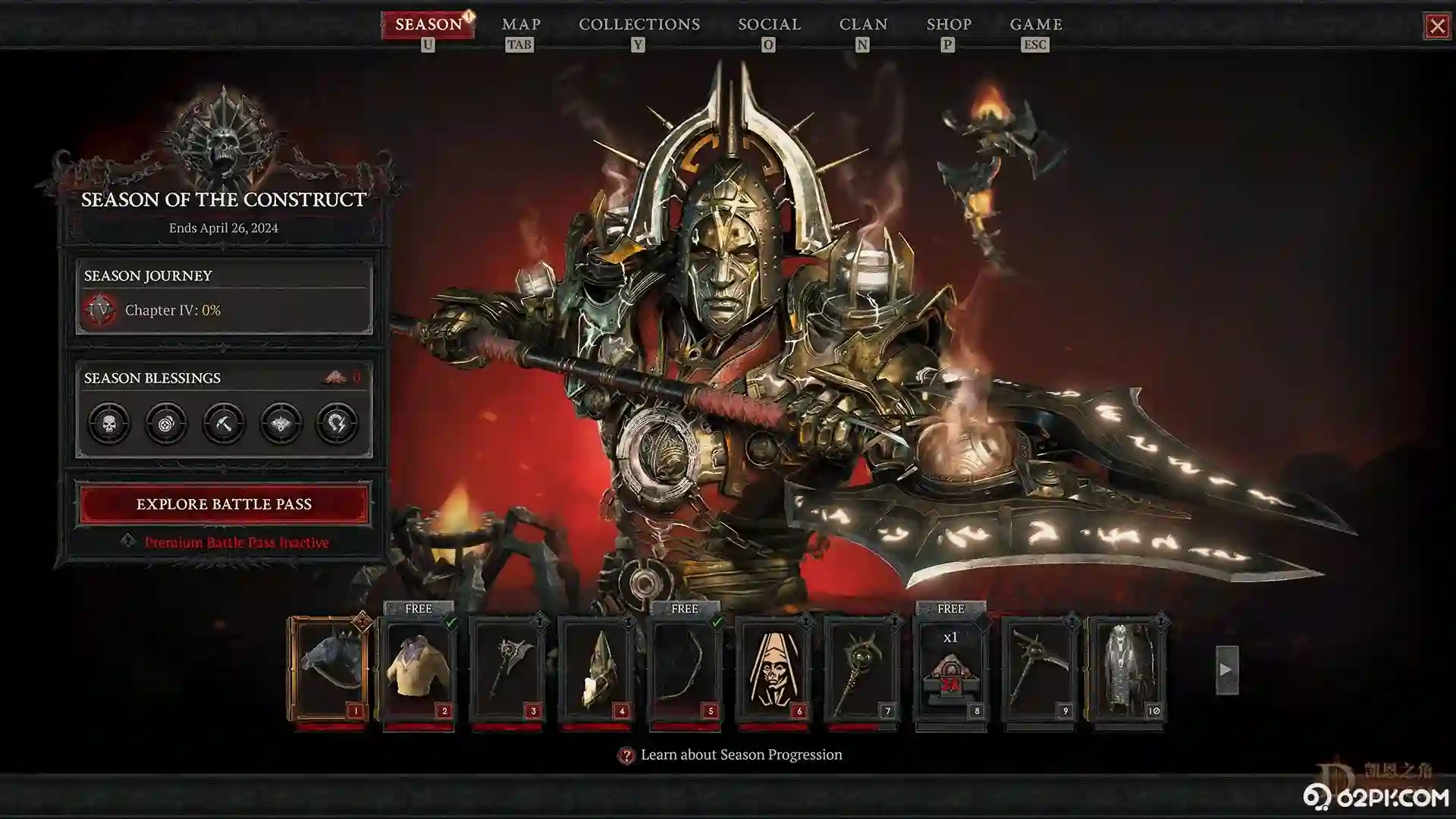This screenshot has width=1456, height=819.
Task: Open the Game menu tab
Action: 1036,24
